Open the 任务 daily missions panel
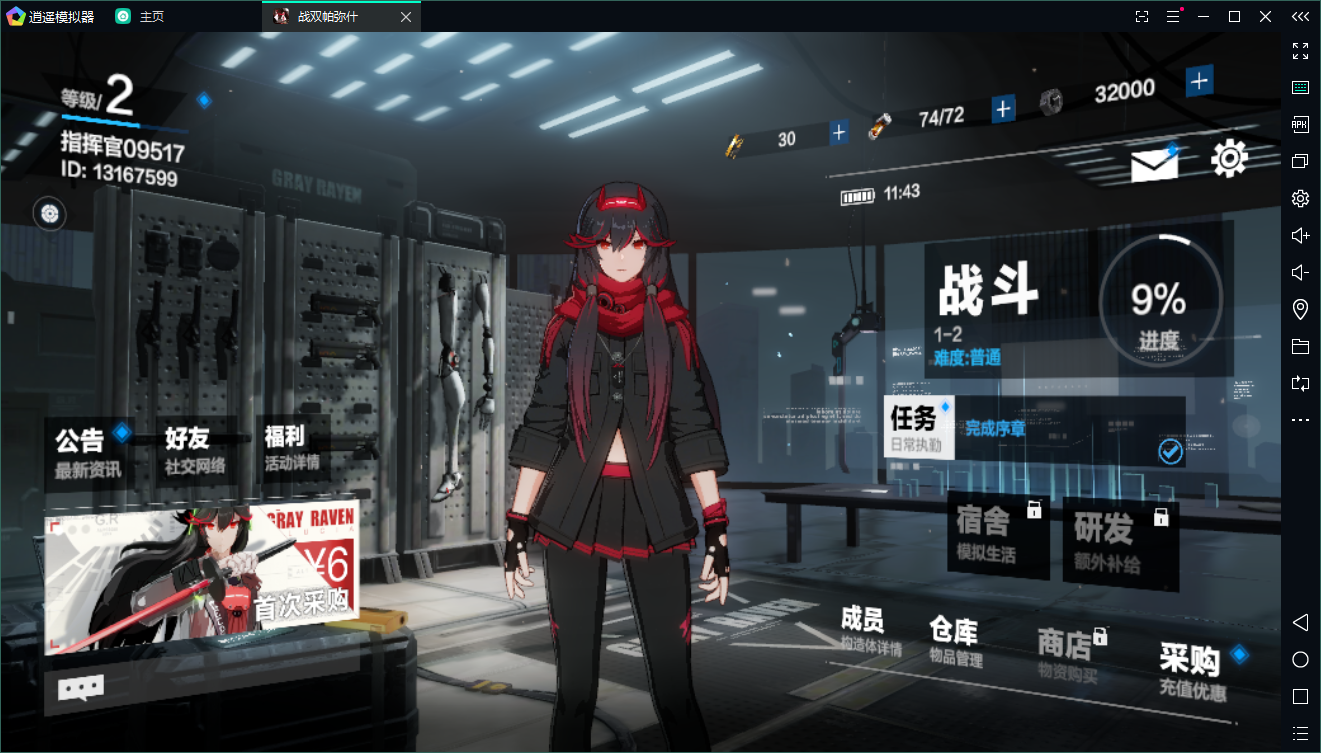Viewport: 1321px width, 753px height. pos(918,427)
